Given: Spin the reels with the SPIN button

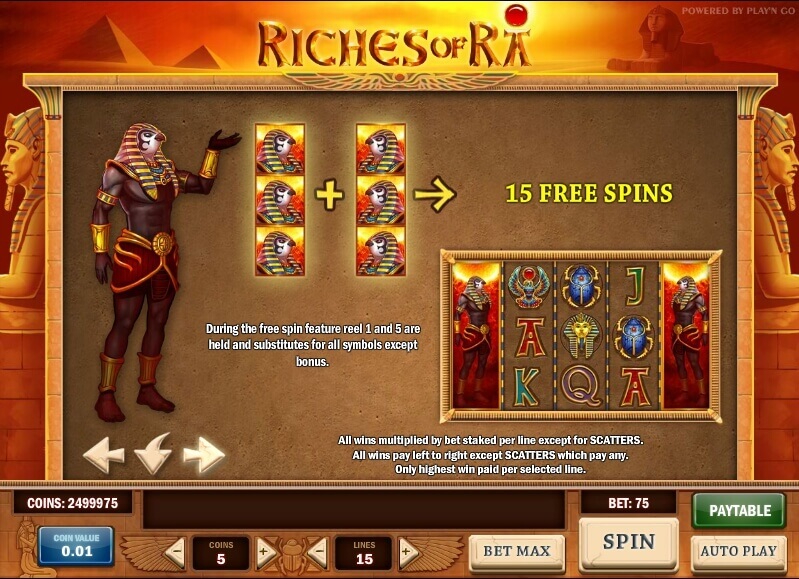Looking at the screenshot, I should [628, 543].
